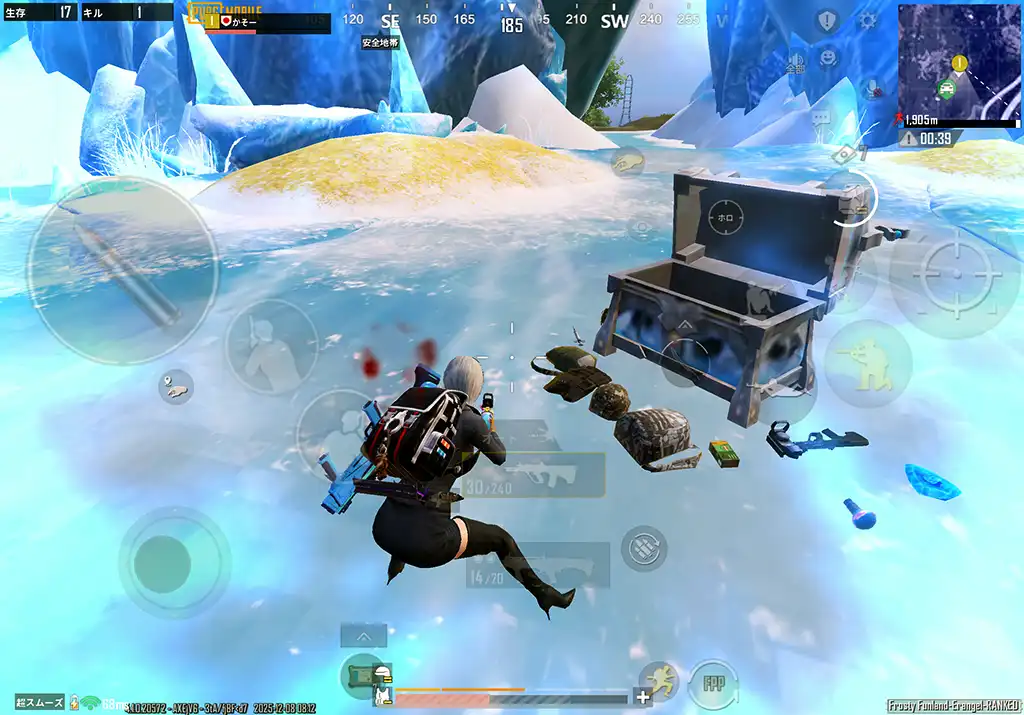Tap the holo sight scope button
The width and height of the screenshot is (1024, 715).
724,215
